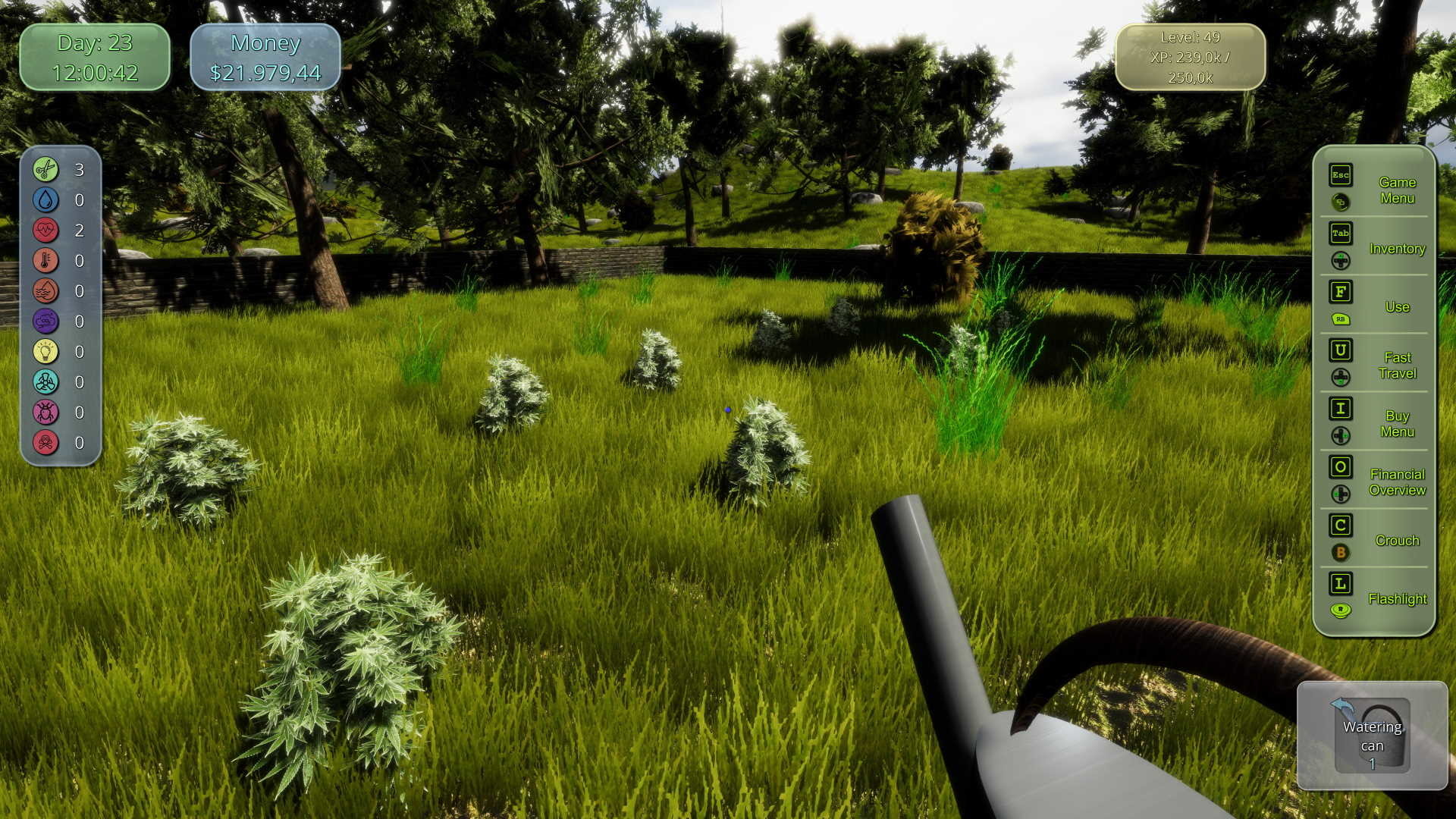Screen dimensions: 1456x819
Task: Select the red heart plant health icon
Action: click(44, 231)
